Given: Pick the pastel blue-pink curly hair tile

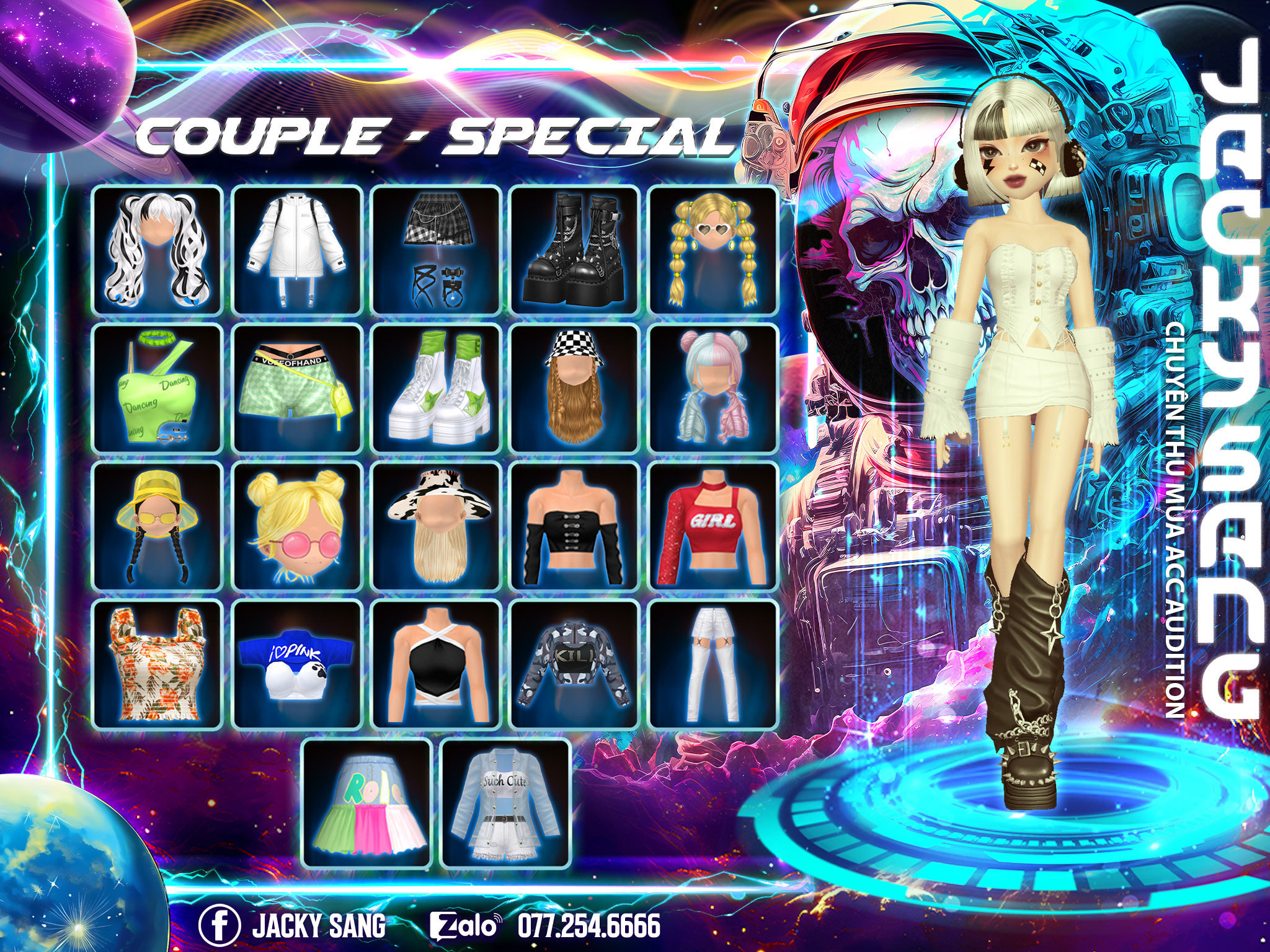Looking at the screenshot, I should pos(713,389).
